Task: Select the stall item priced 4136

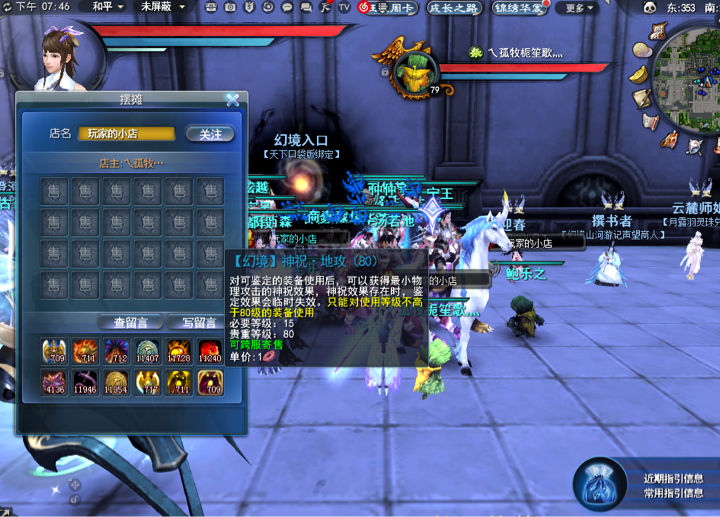Action: point(54,382)
